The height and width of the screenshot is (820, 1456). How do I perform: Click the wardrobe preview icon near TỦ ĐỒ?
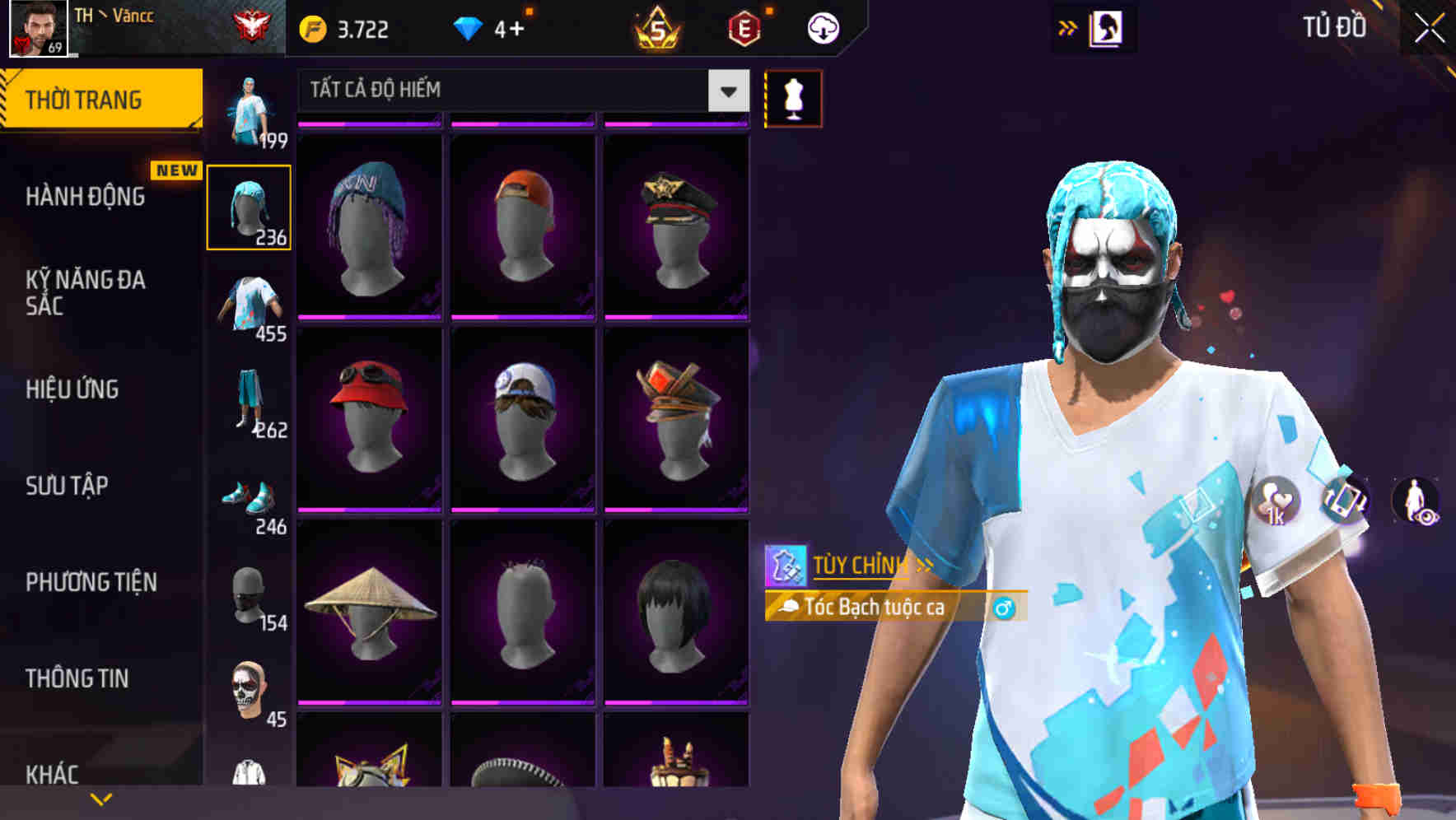click(1107, 26)
